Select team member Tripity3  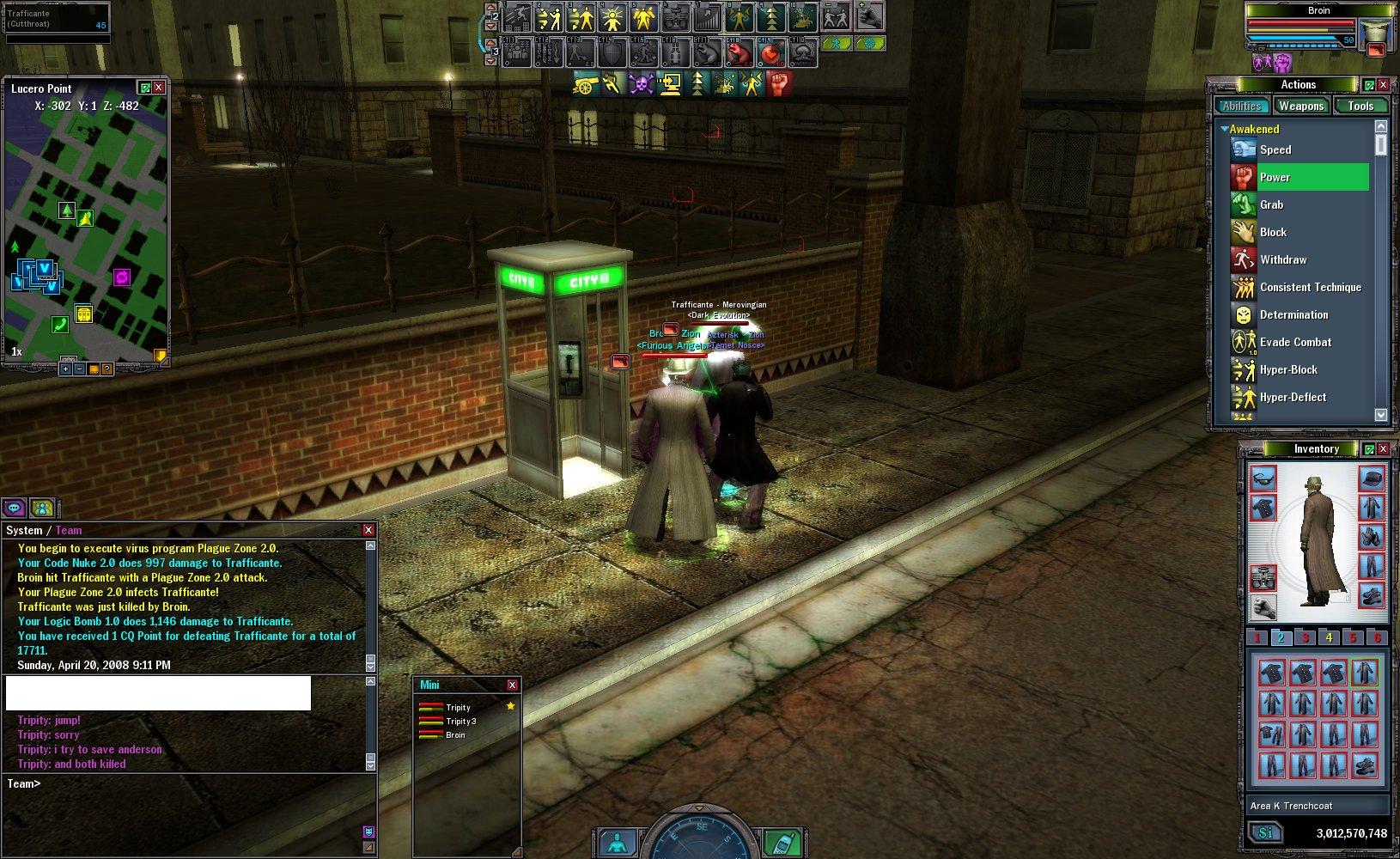click(x=460, y=722)
